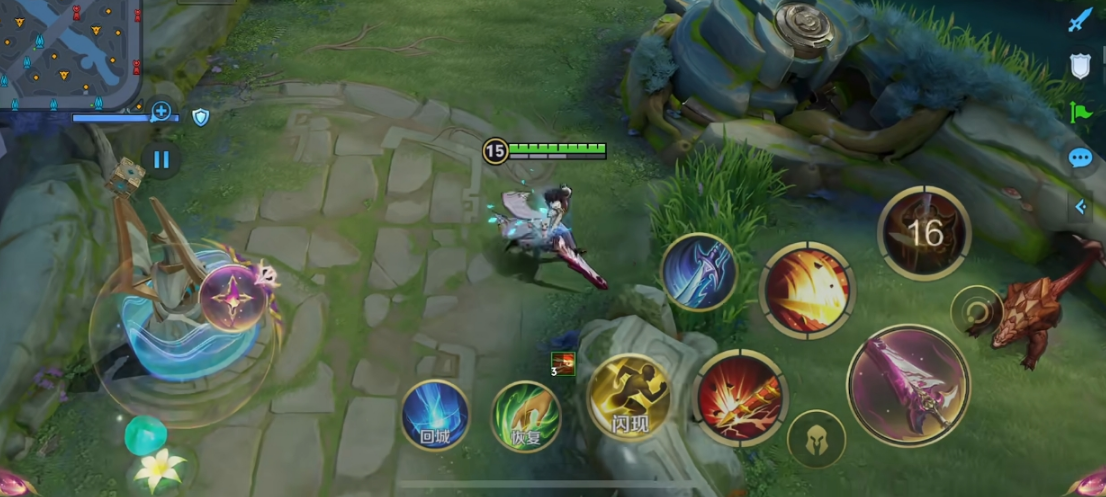This screenshot has width=1106, height=497.
Task: Tap the helmet target button
Action: tap(816, 439)
